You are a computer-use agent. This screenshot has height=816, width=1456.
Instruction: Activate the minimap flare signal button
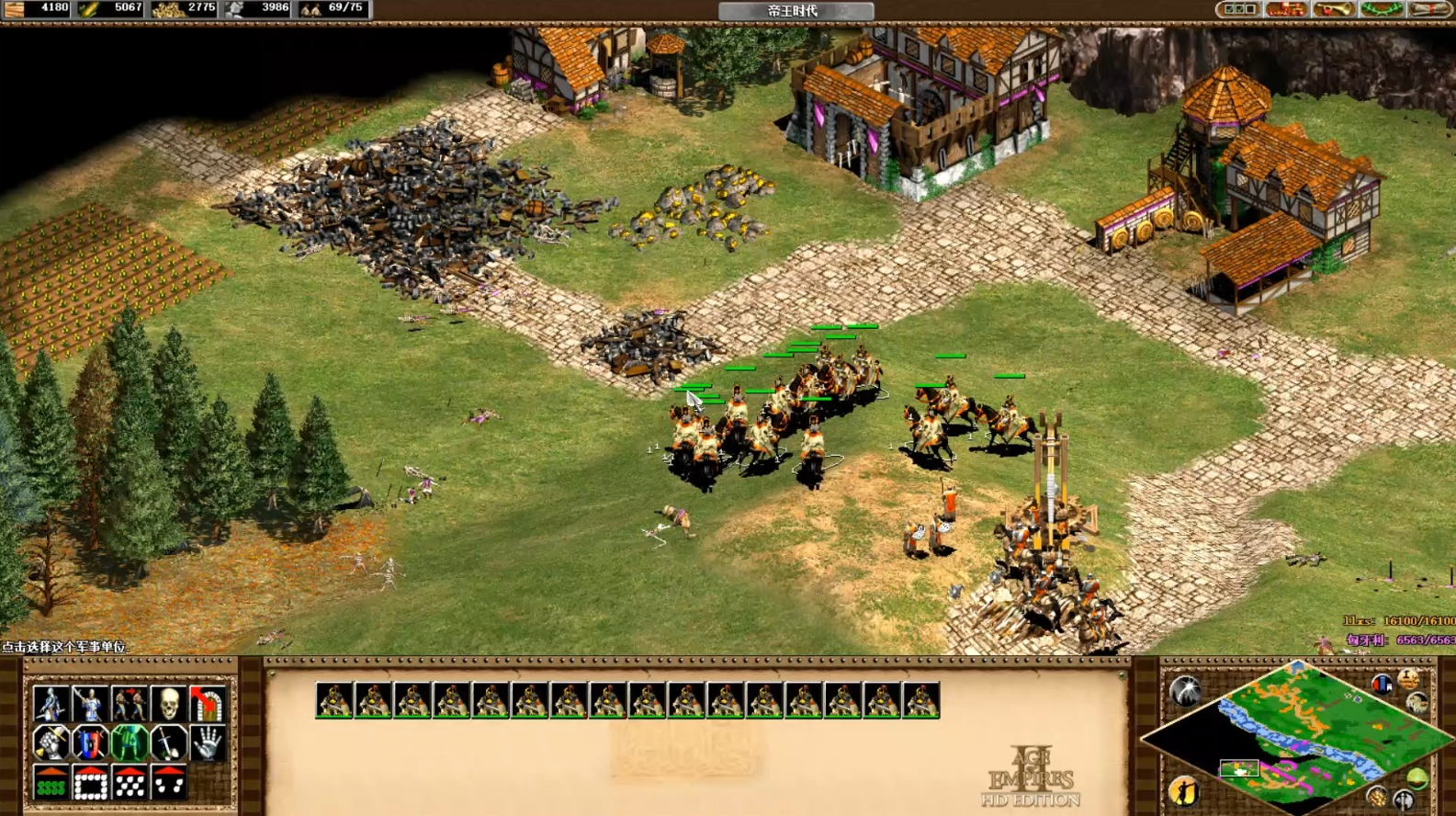point(1185,690)
